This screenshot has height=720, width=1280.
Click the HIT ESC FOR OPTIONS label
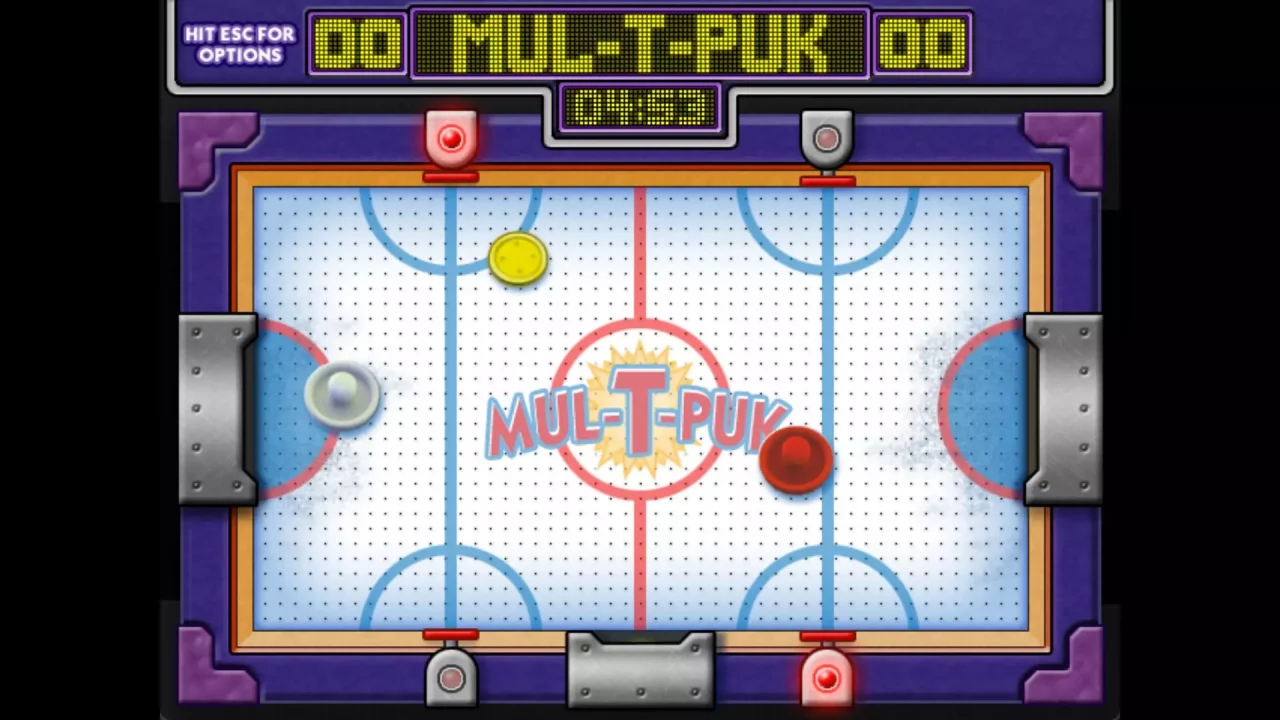[238, 42]
